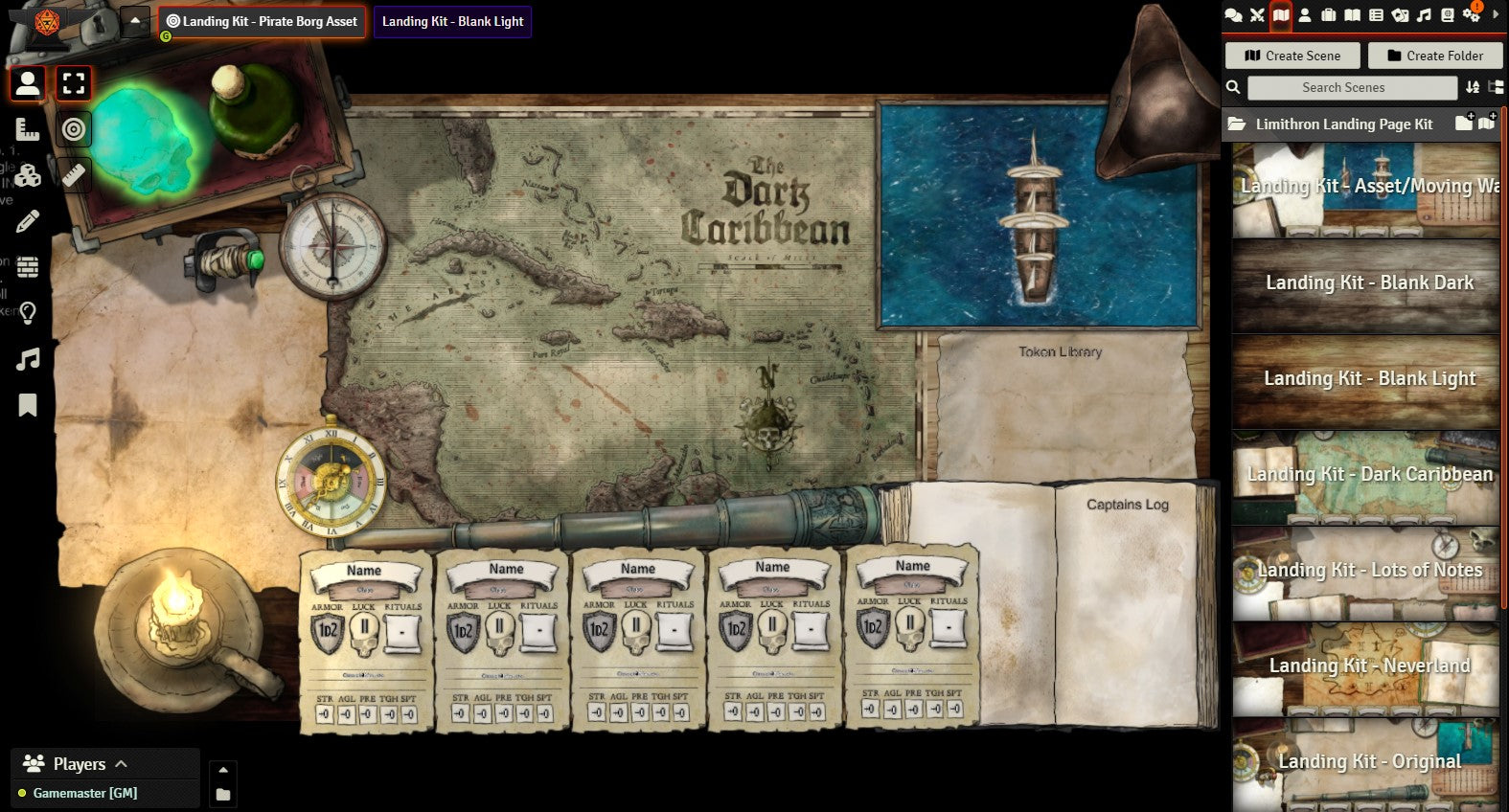1509x812 pixels.
Task: Collapse the Limithron Landing Page Kit folder
Action: (1341, 124)
